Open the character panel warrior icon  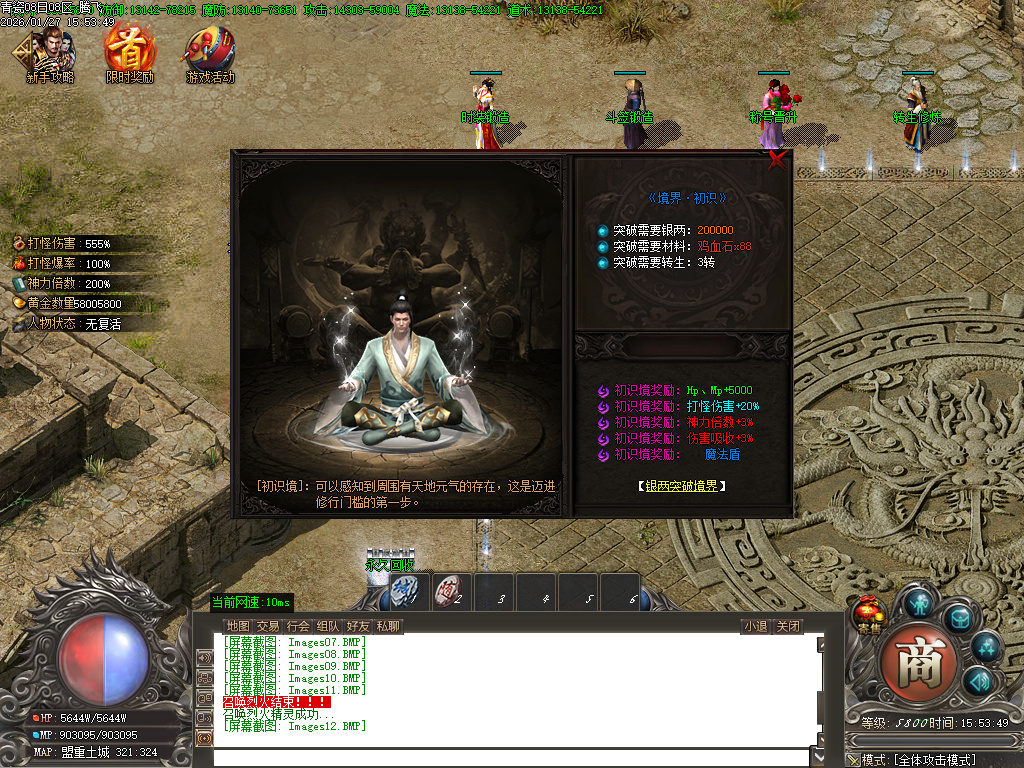(x=919, y=603)
